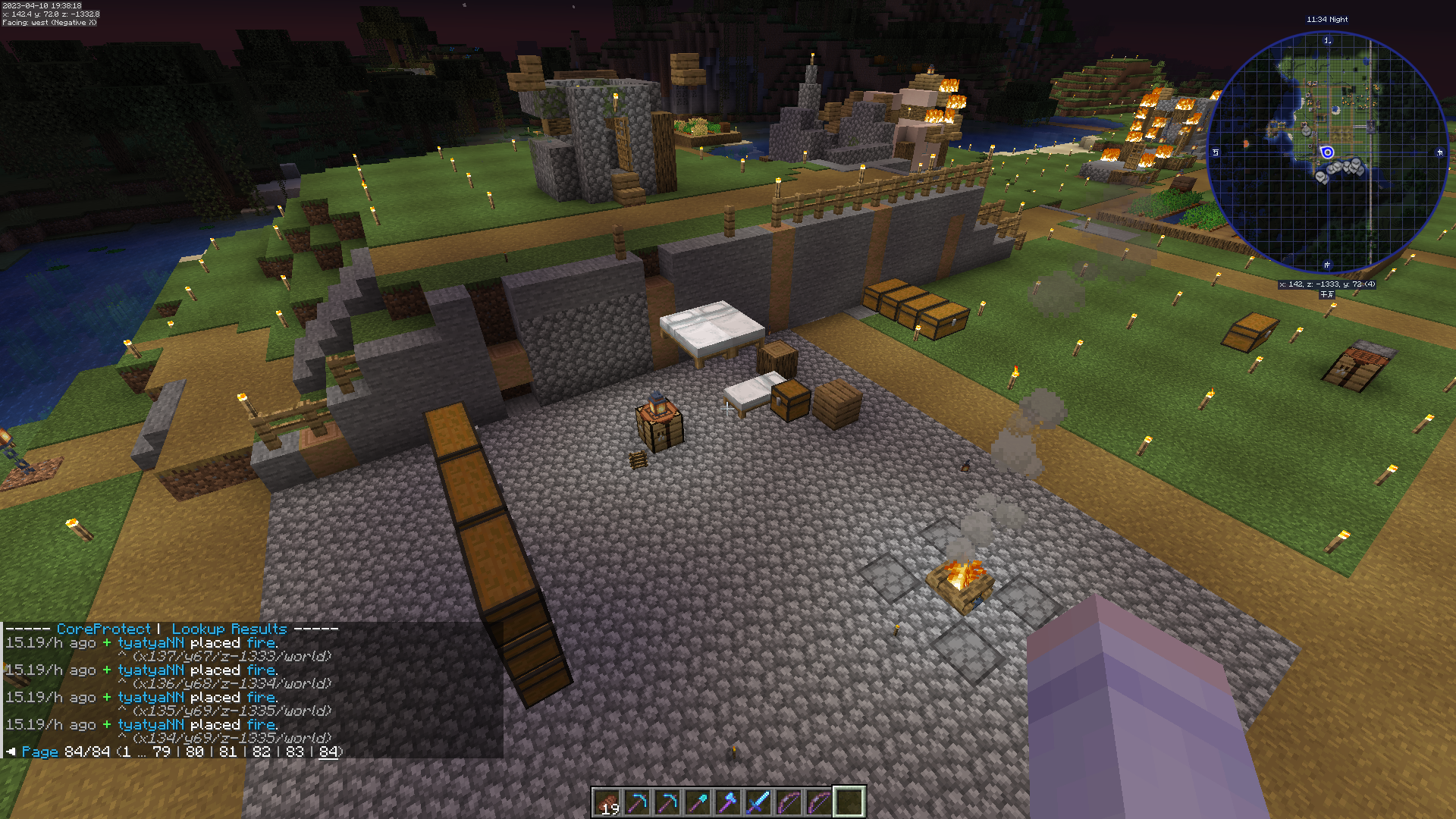
Task: Open lookup results page 79
Action: (x=162, y=752)
